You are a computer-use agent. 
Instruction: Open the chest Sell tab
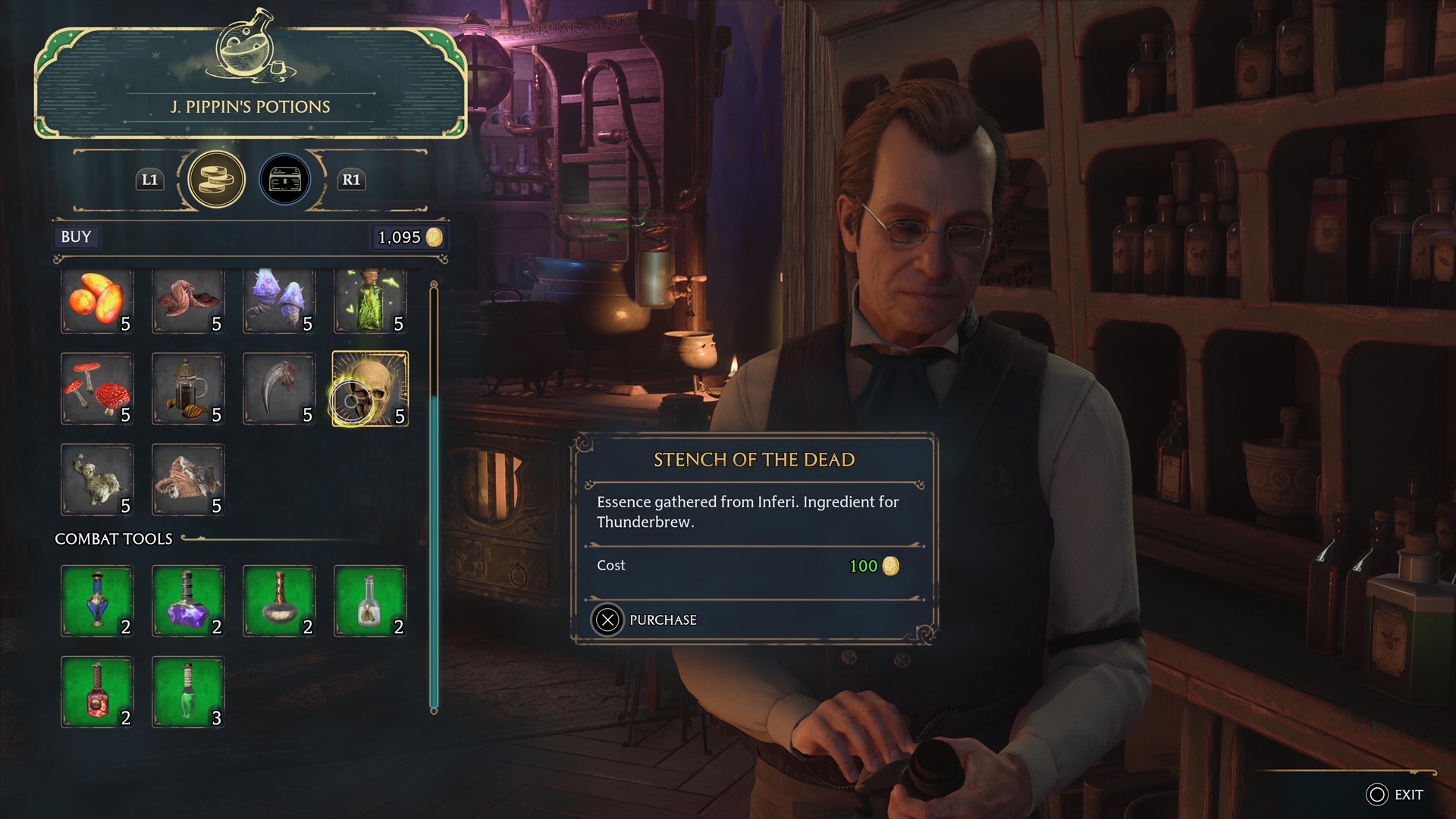click(285, 180)
